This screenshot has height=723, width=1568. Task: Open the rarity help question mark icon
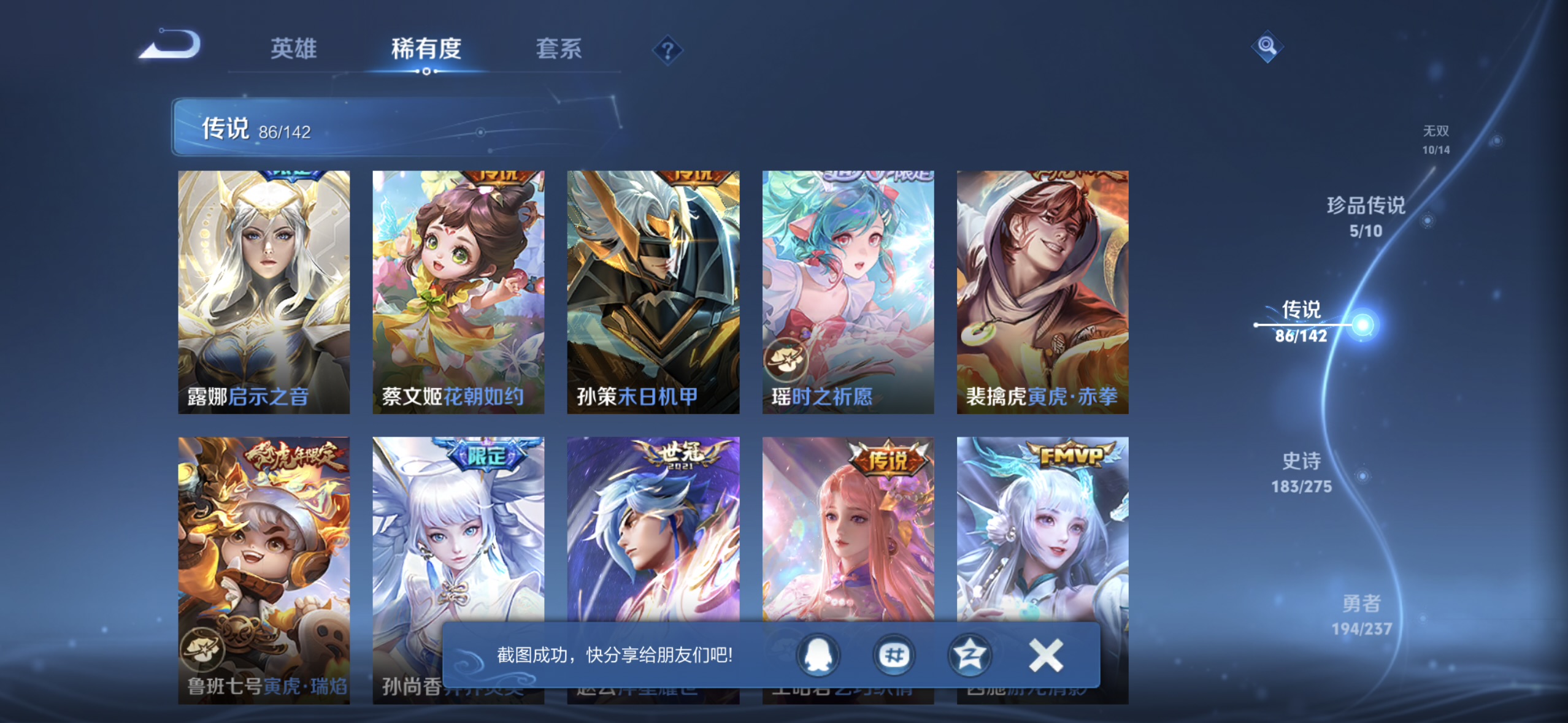(667, 50)
